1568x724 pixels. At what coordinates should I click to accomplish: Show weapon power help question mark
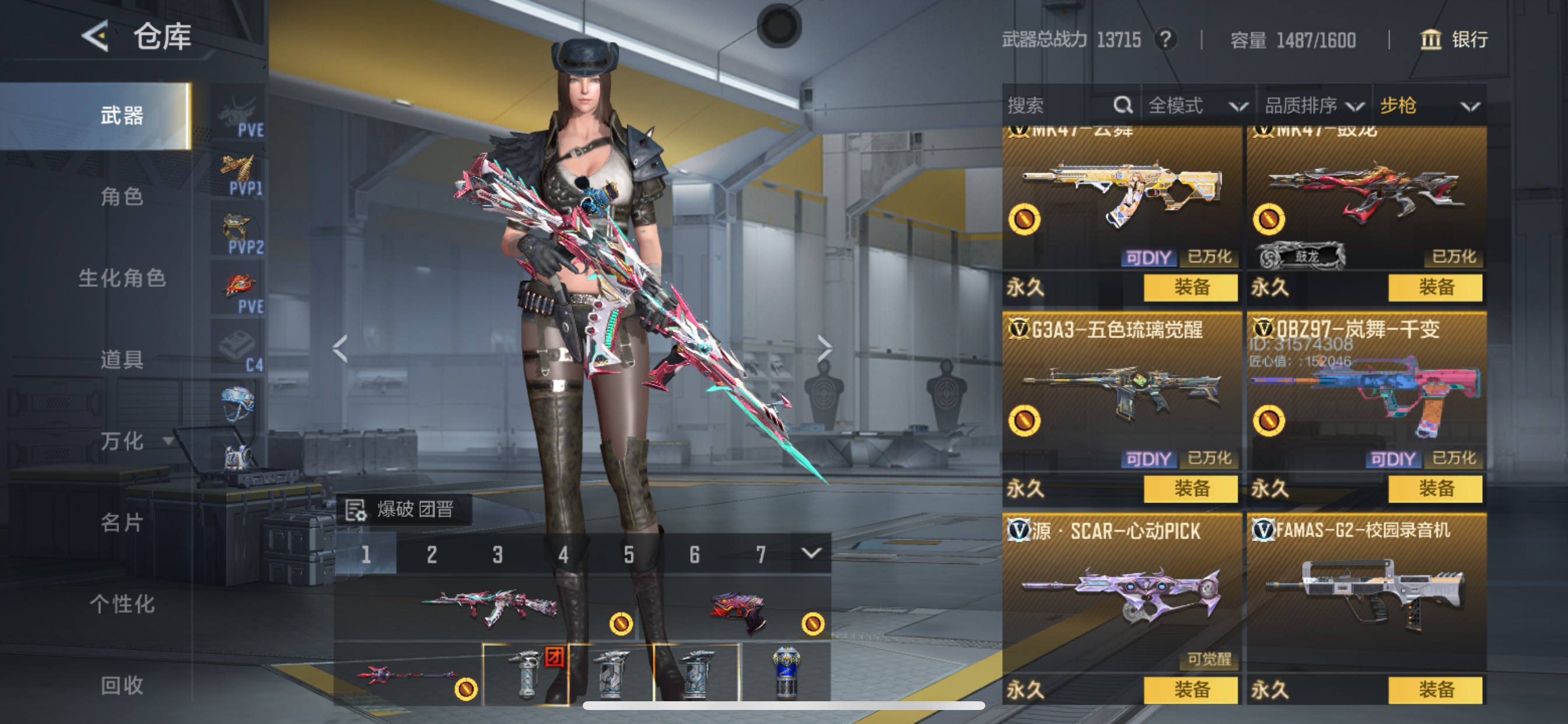coord(1165,40)
